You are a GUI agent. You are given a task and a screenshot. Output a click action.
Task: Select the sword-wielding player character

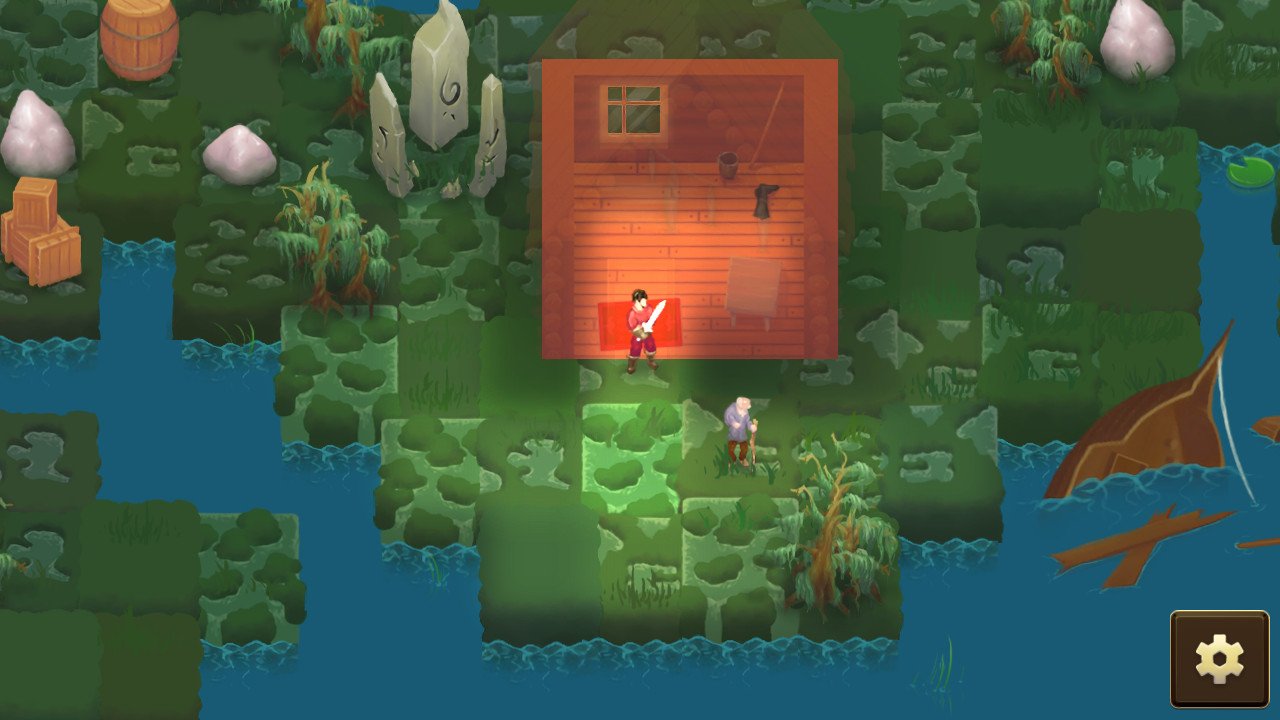click(x=640, y=330)
